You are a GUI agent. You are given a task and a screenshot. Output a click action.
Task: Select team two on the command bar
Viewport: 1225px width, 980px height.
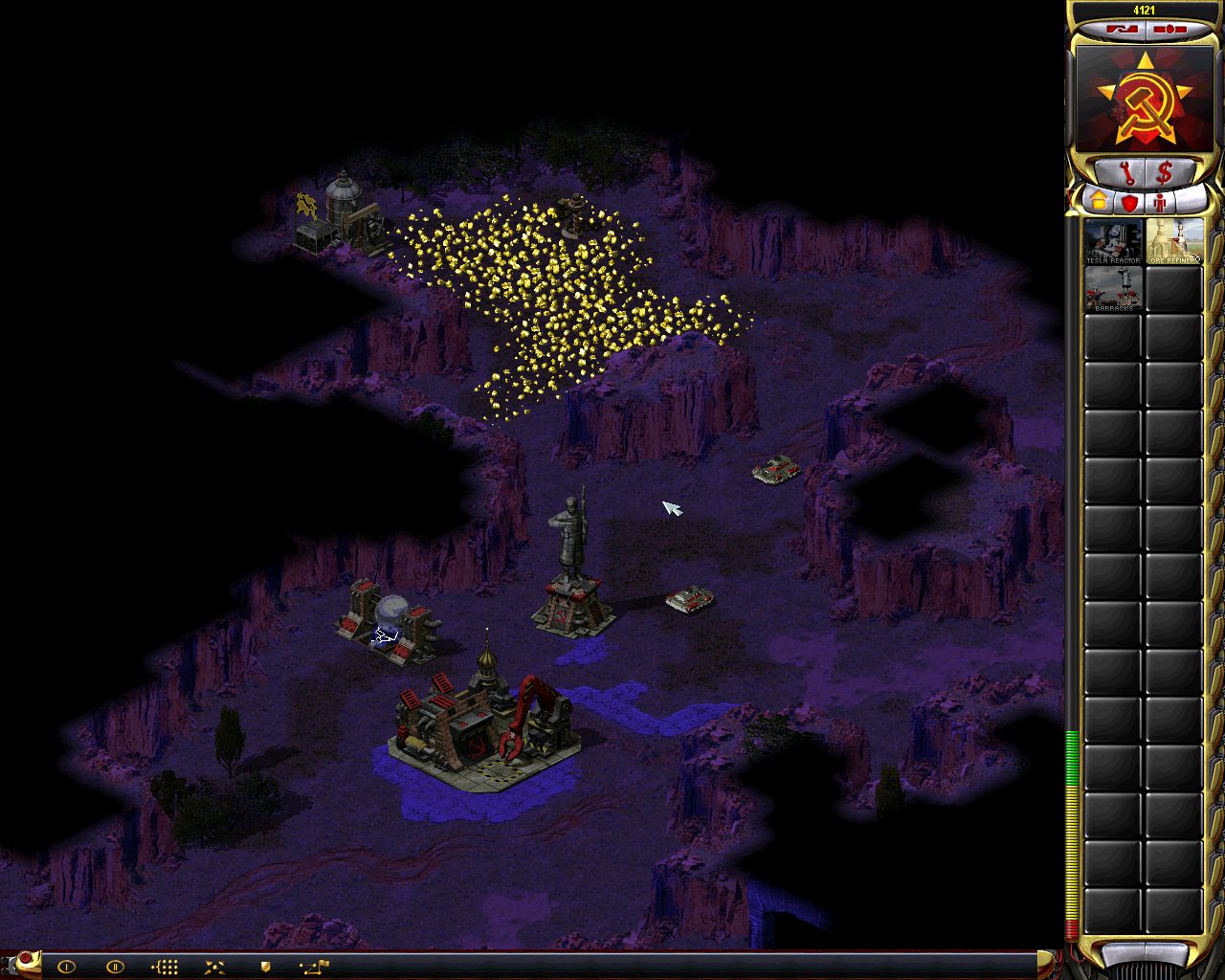pos(115,967)
